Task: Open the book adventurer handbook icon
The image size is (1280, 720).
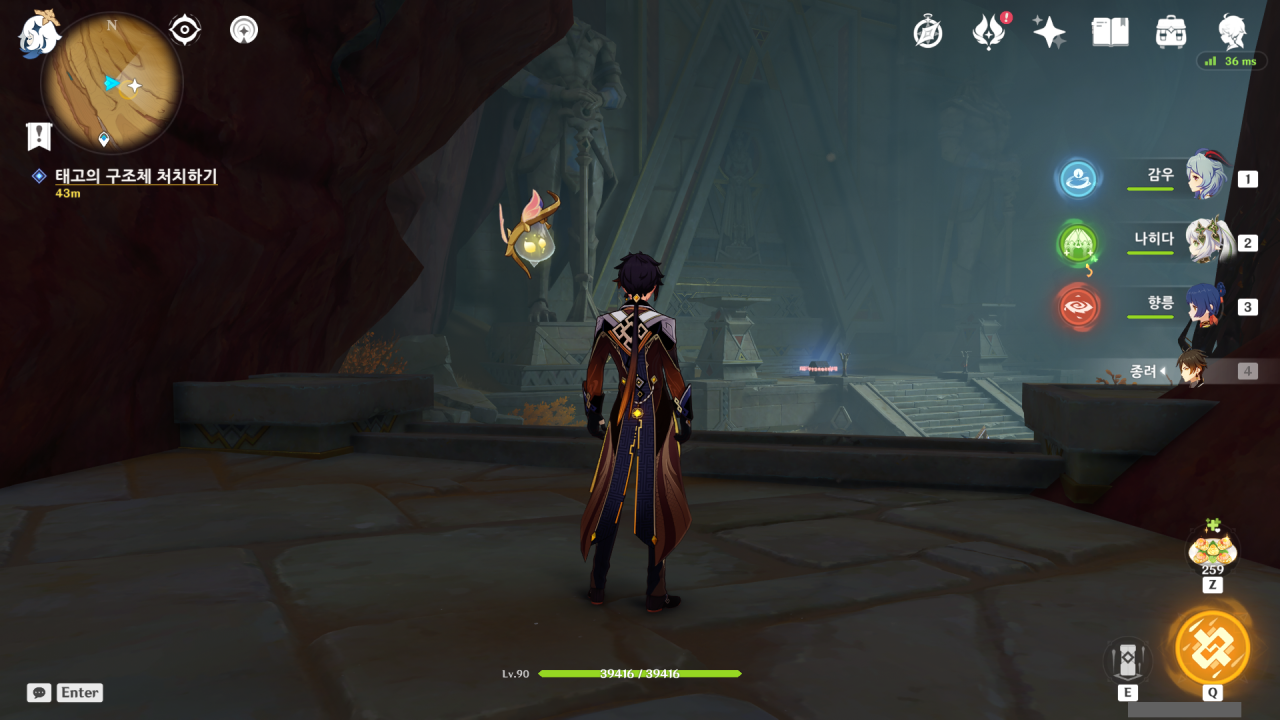Action: [1110, 32]
